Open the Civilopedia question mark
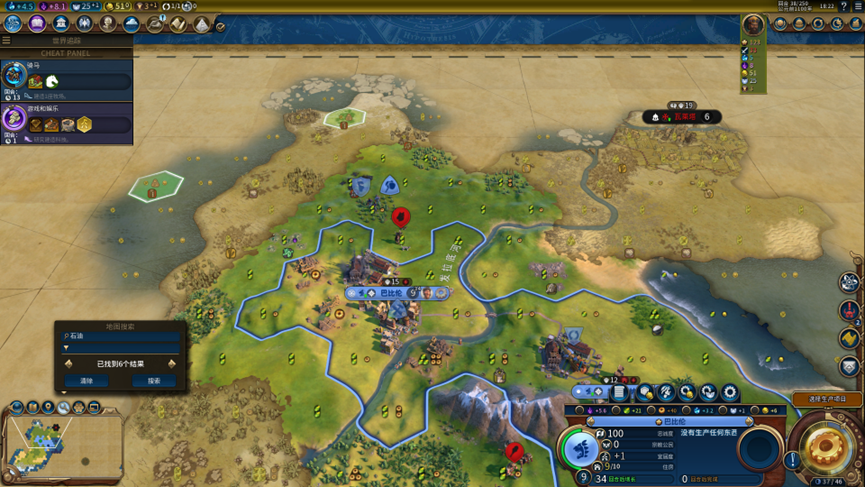The image size is (865, 487). click(x=845, y=6)
